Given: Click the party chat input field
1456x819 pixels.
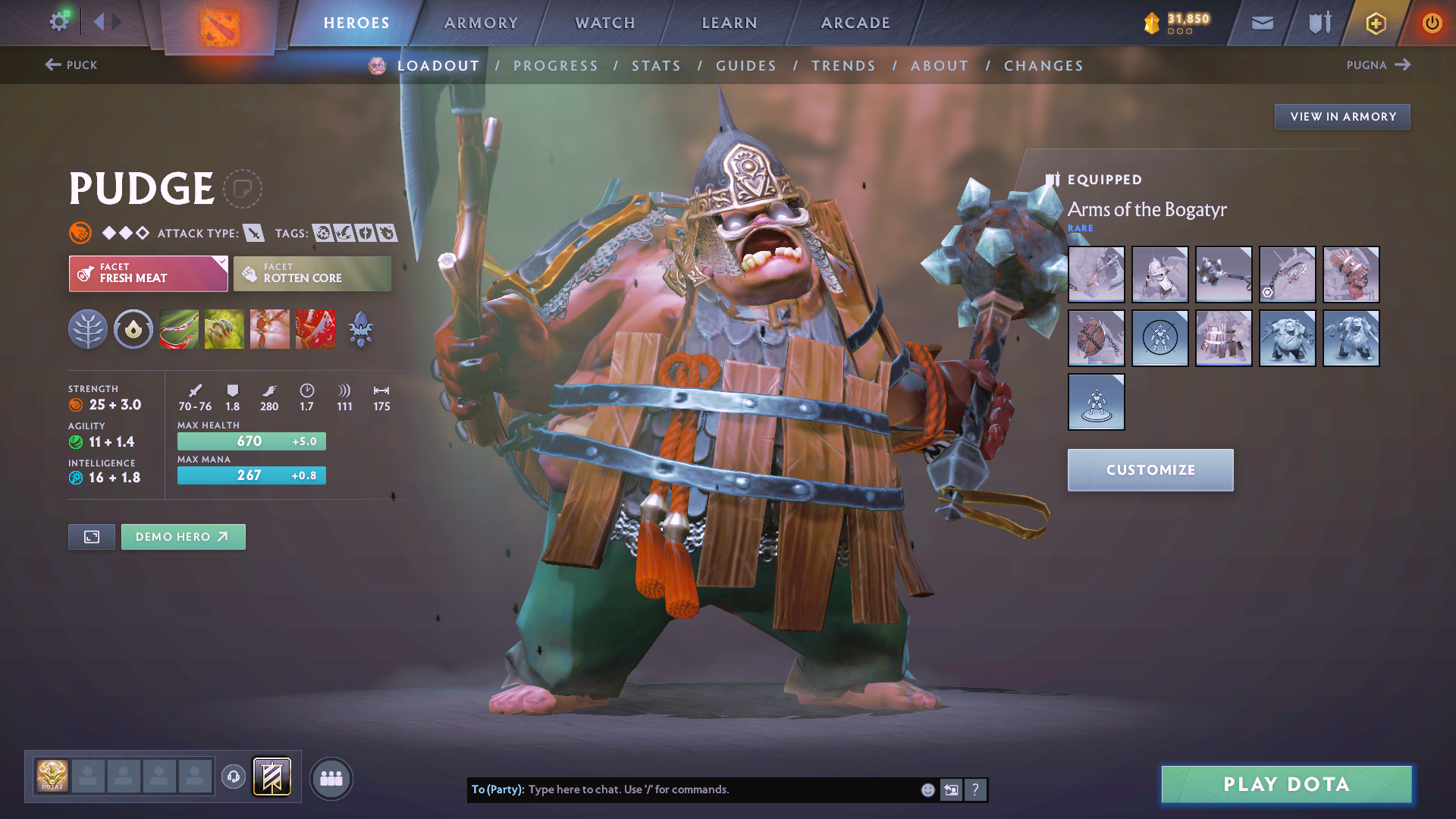Looking at the screenshot, I should coord(720,789).
